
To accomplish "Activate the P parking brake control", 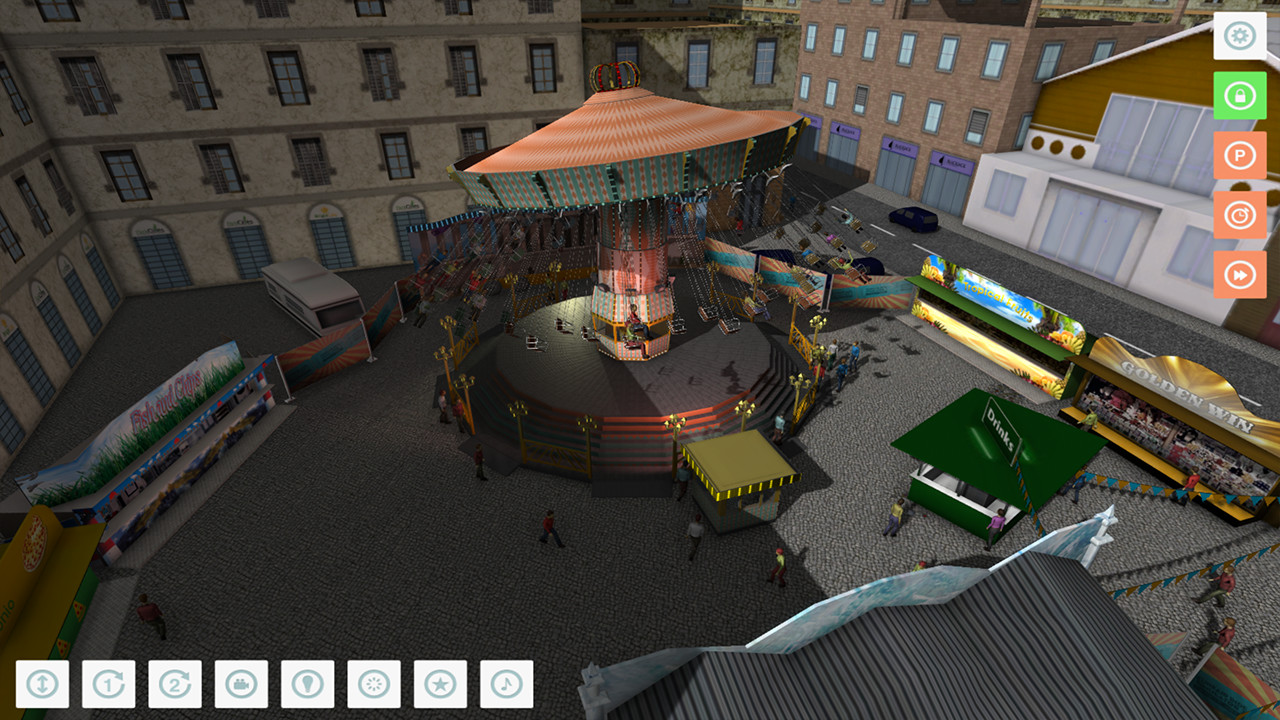I will point(1239,155).
